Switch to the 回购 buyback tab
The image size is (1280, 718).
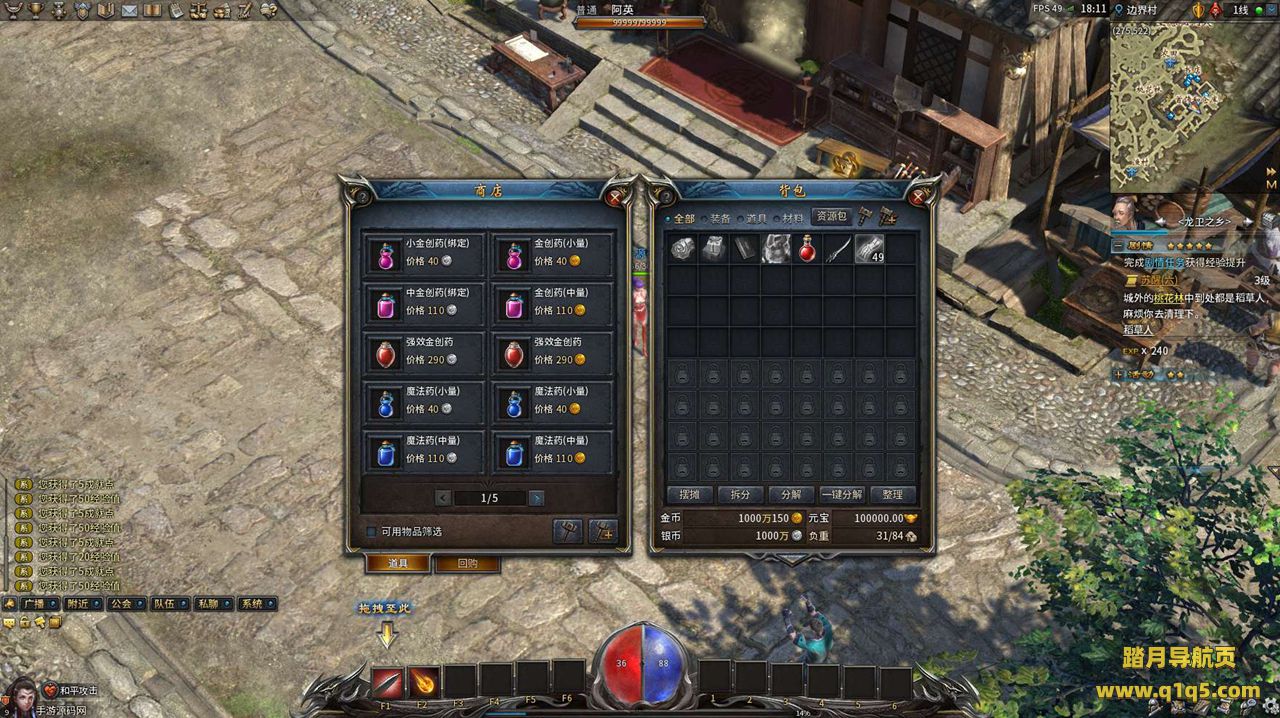466,563
